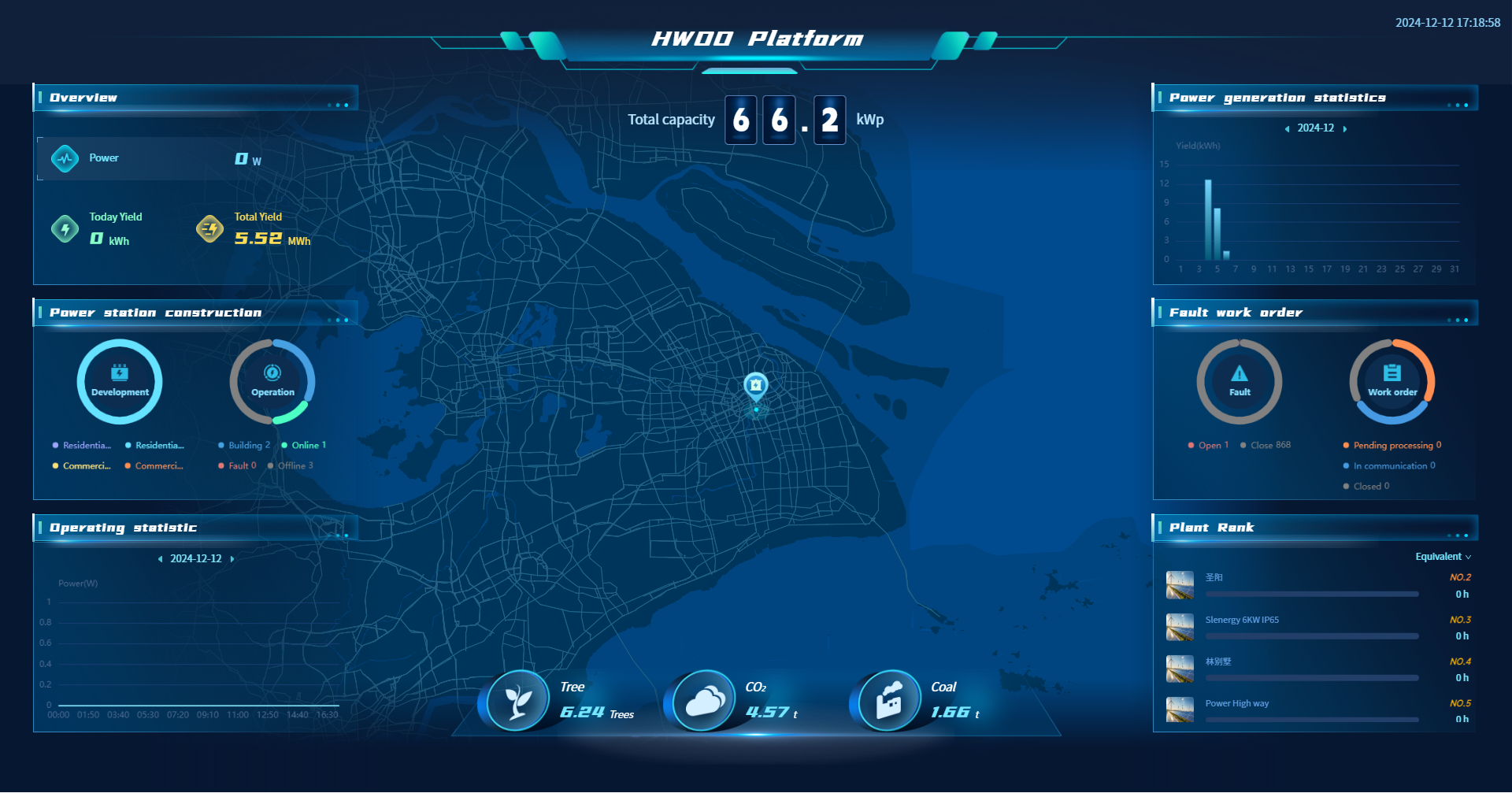Viewport: 1512px width, 793px height.
Task: Select the power station marker on the map
Action: coord(756,385)
